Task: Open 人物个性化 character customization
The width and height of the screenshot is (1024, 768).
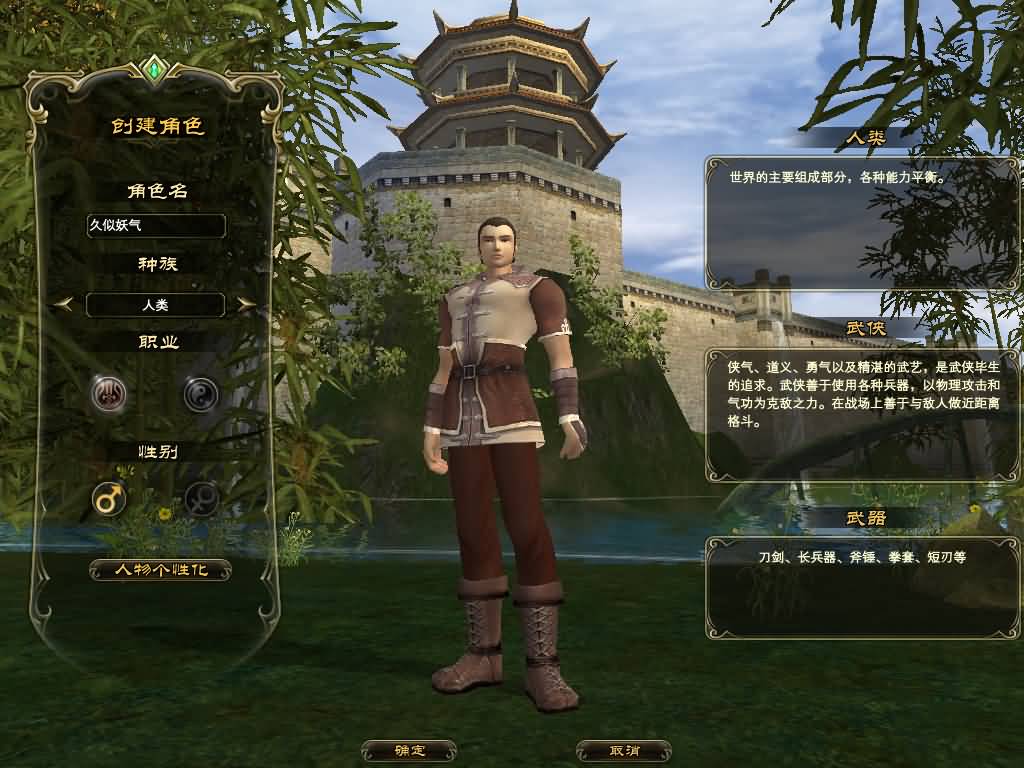Action: click(160, 570)
